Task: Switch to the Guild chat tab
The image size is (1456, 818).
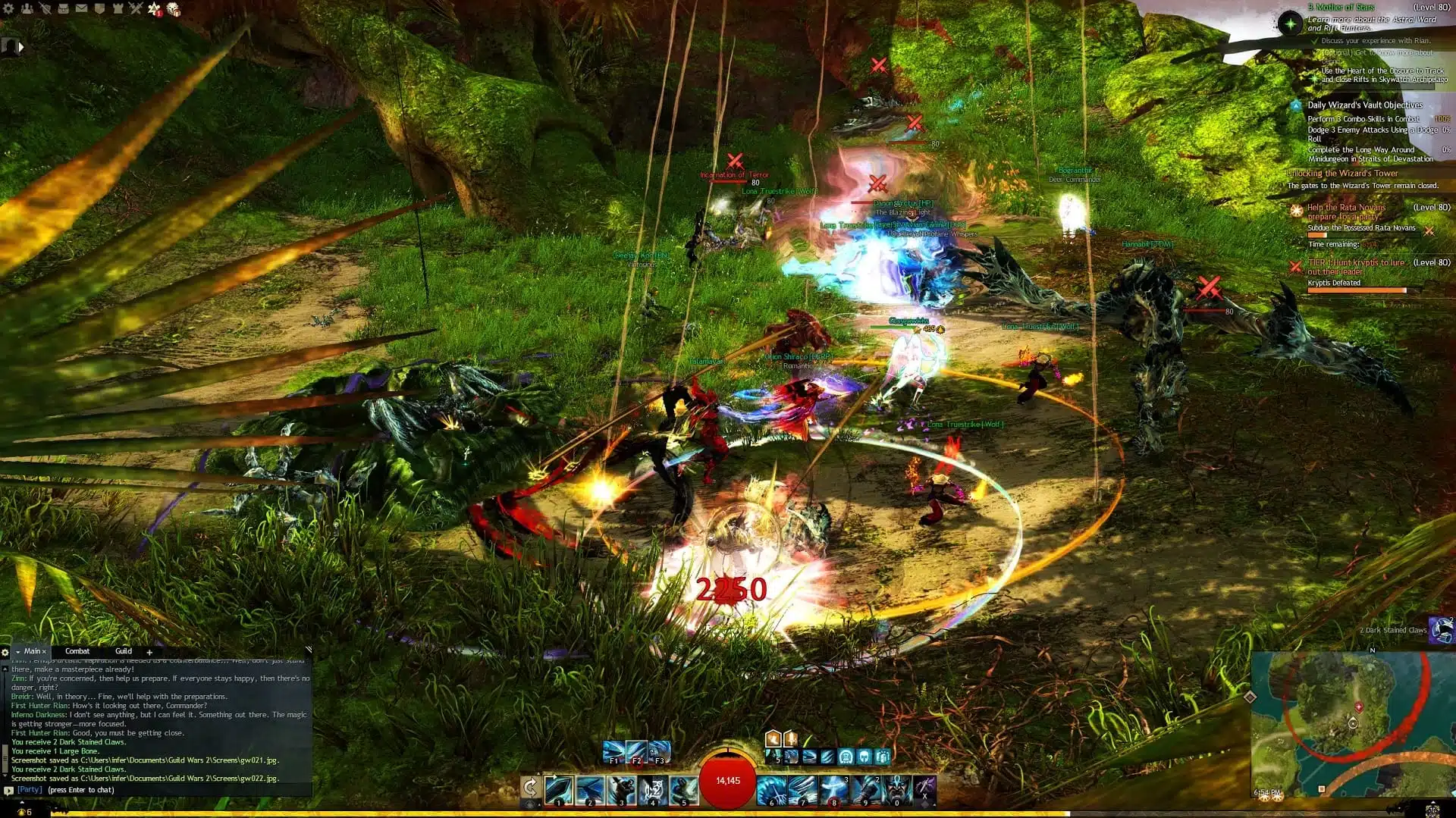Action: (x=124, y=651)
